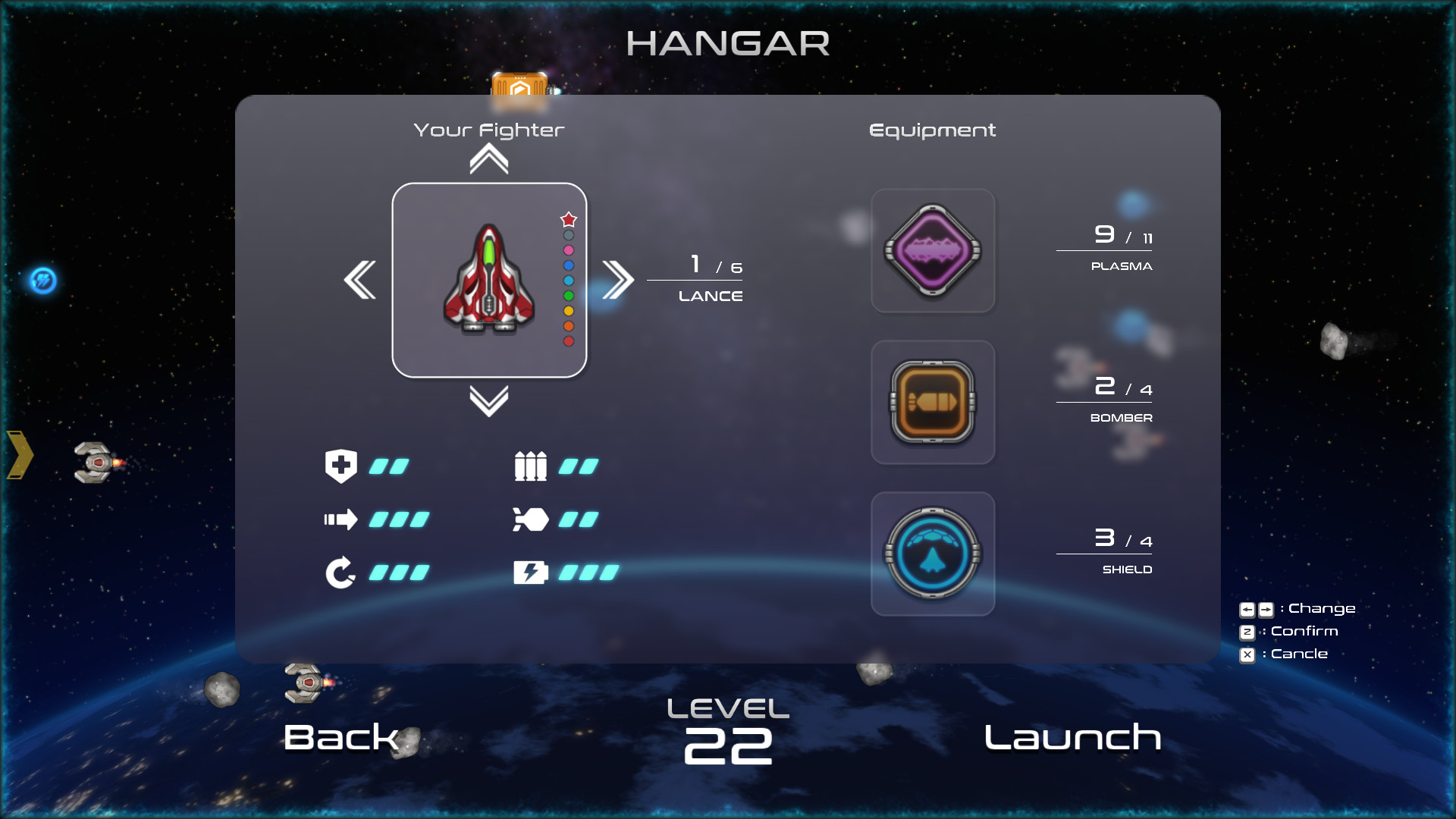Toggle the favorite star on the fighter
The height and width of the screenshot is (819, 1456).
click(x=569, y=220)
